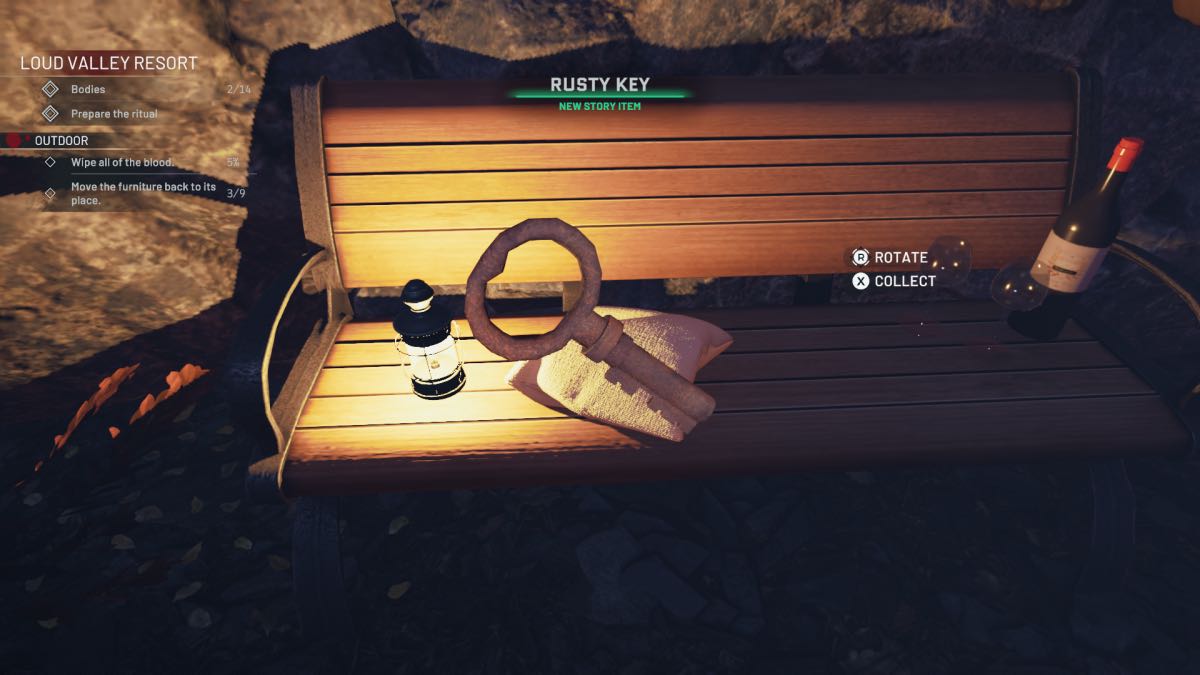
Task: Select the Prepare the ritual objective
Action: (113, 114)
